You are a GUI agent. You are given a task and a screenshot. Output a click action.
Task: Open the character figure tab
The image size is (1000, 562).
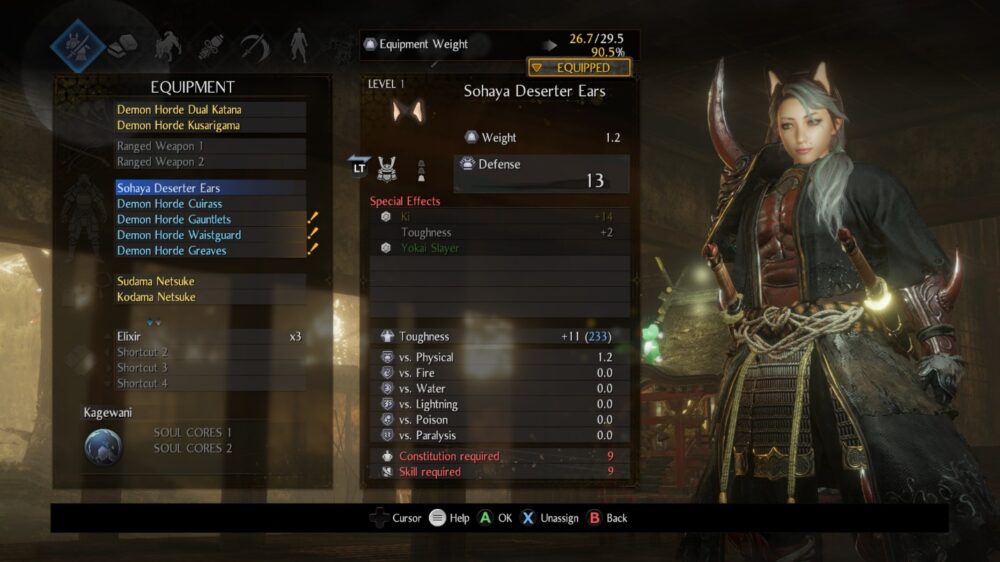(x=298, y=46)
